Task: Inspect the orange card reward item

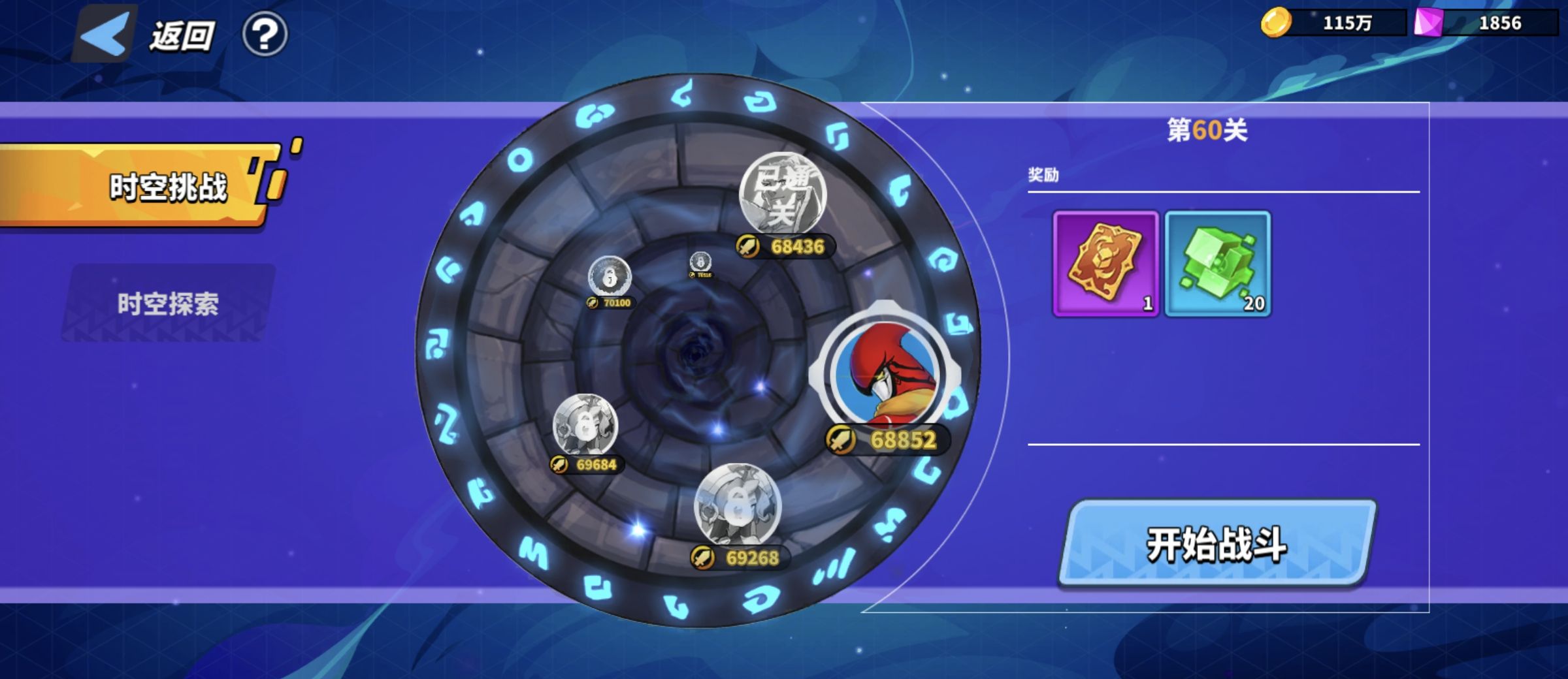Action: 1105,263
